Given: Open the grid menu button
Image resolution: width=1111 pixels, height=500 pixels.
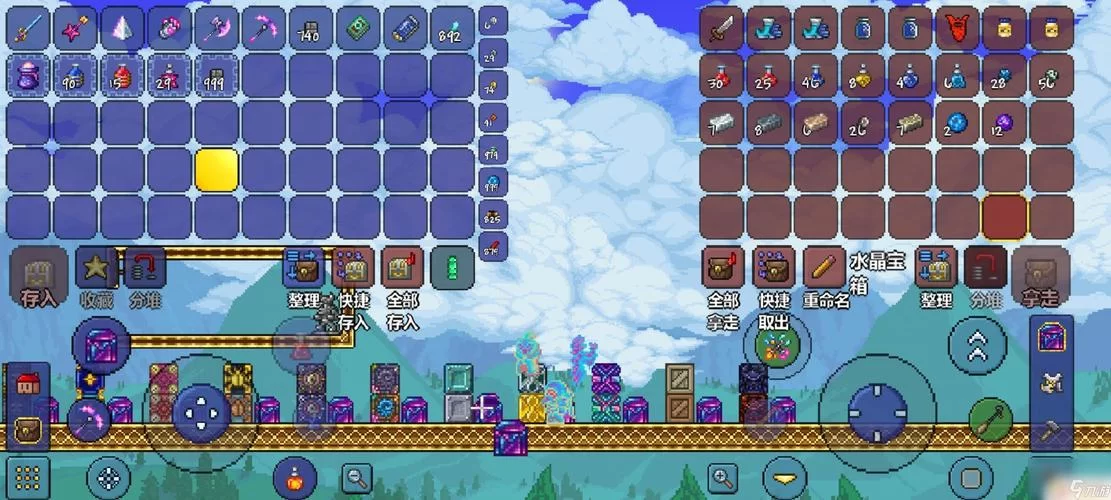Looking at the screenshot, I should pos(30,474).
